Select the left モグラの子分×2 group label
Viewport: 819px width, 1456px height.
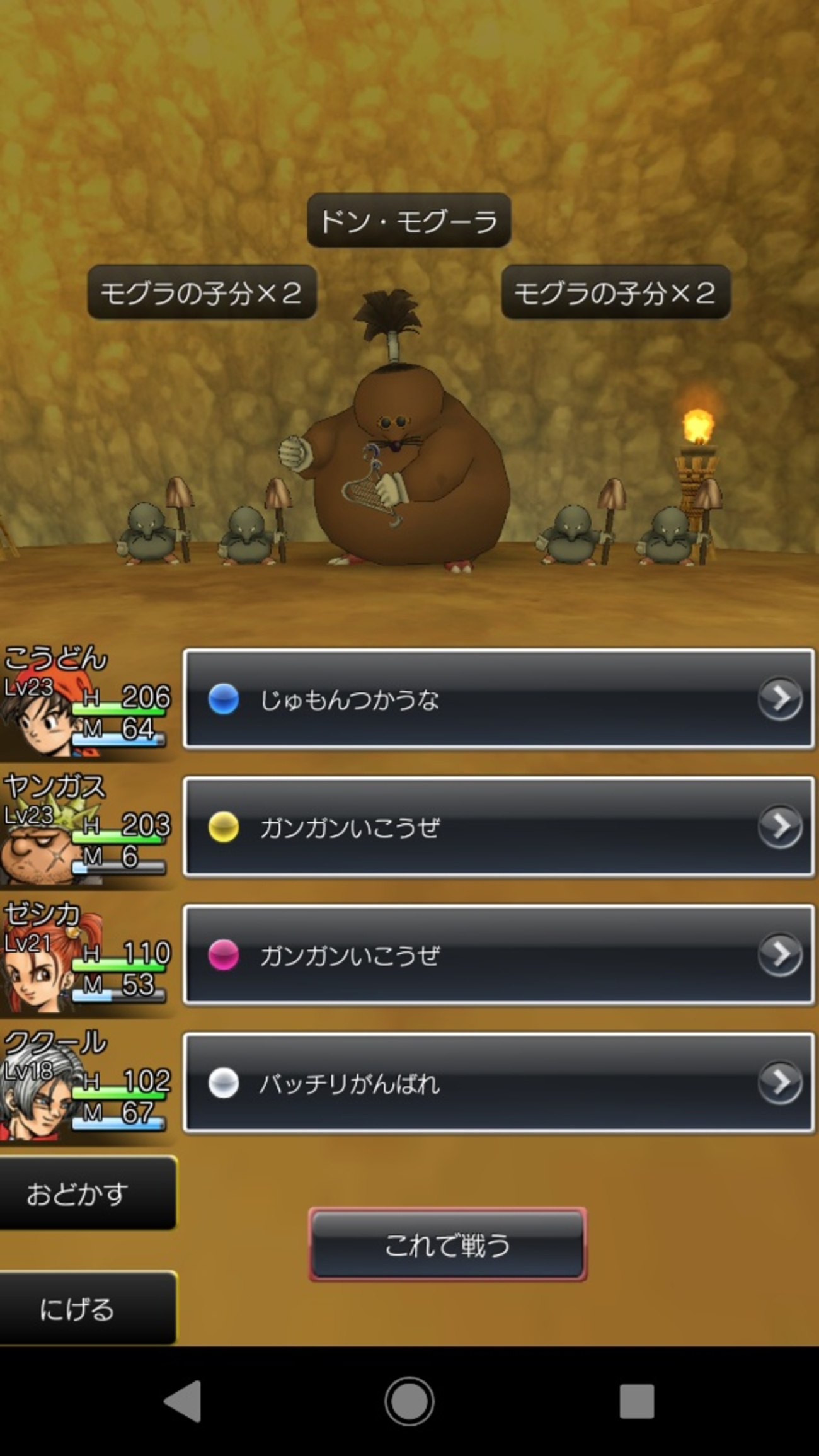203,295
